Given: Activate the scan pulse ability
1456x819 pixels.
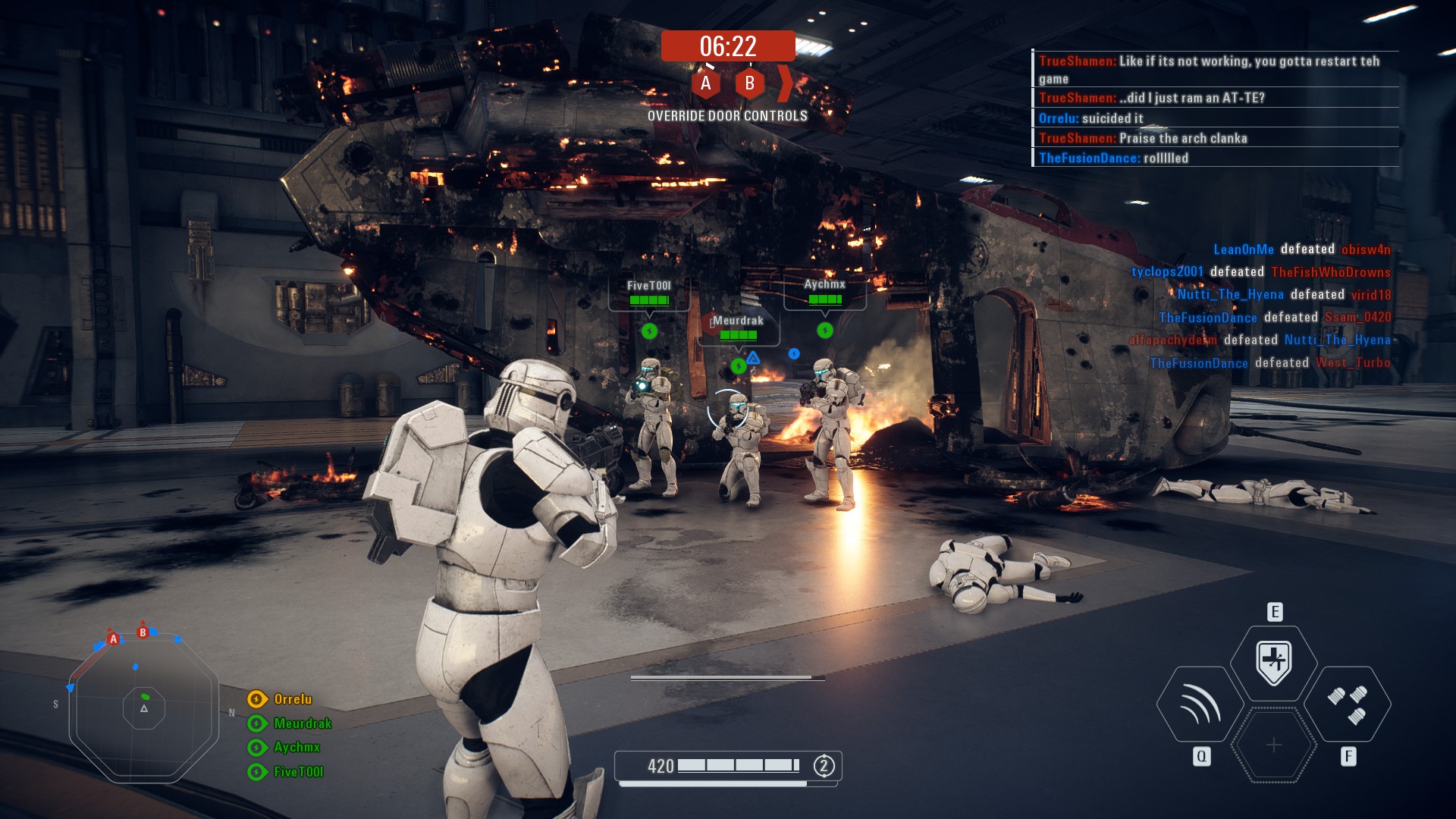Looking at the screenshot, I should [x=1200, y=704].
